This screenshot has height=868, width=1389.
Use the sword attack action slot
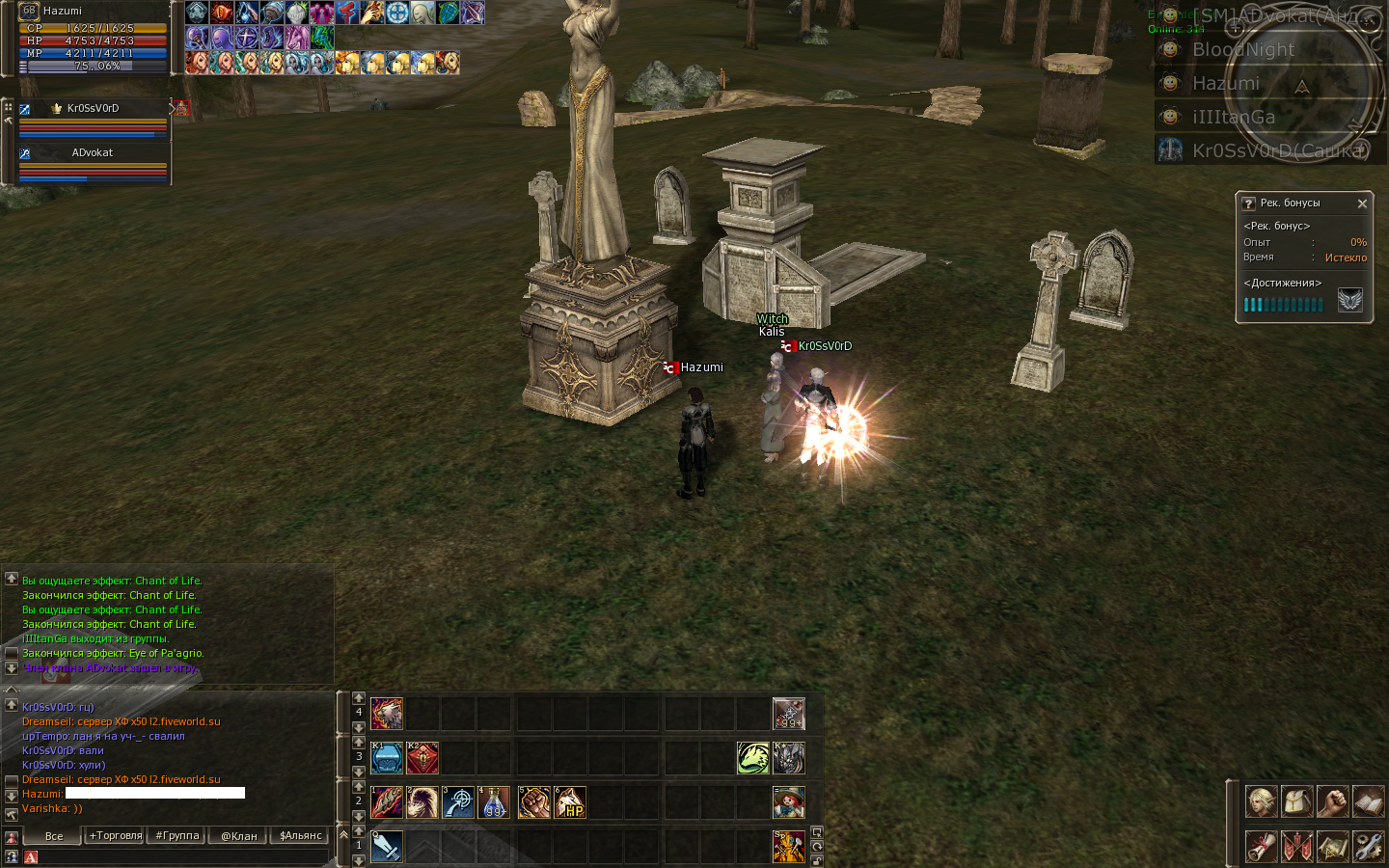387,847
